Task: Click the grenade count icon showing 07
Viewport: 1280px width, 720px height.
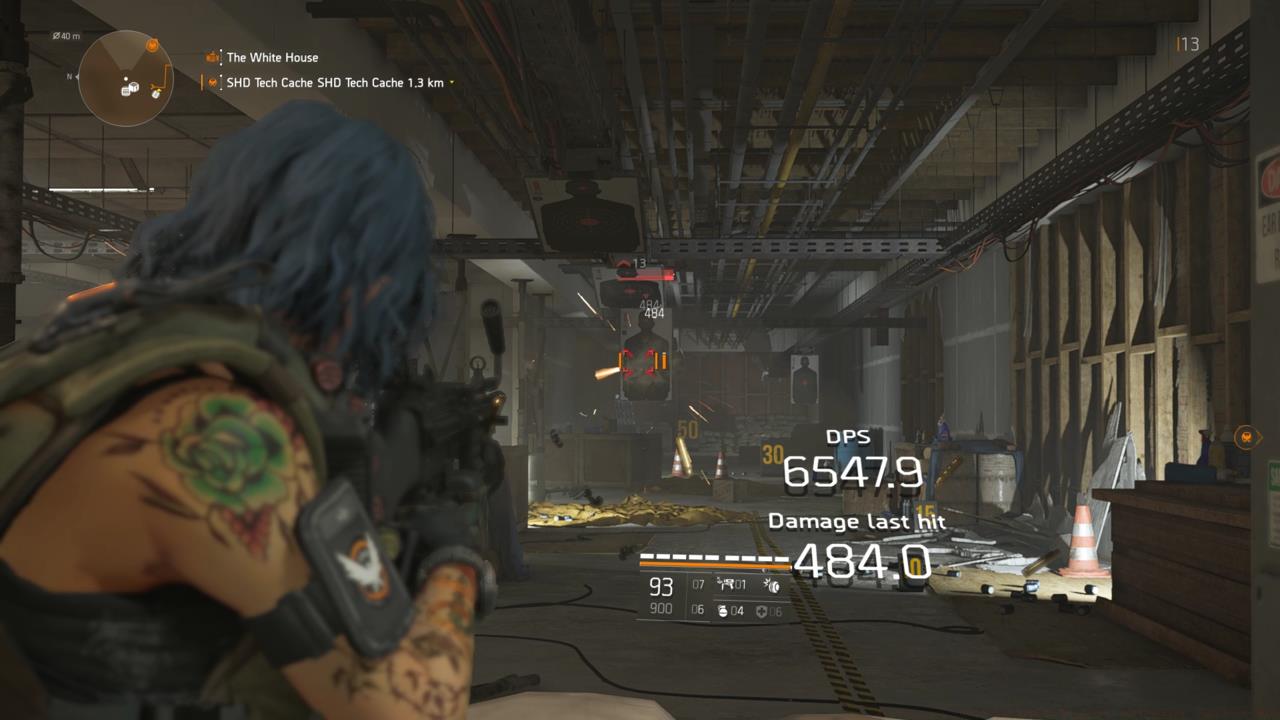Action: [698, 584]
